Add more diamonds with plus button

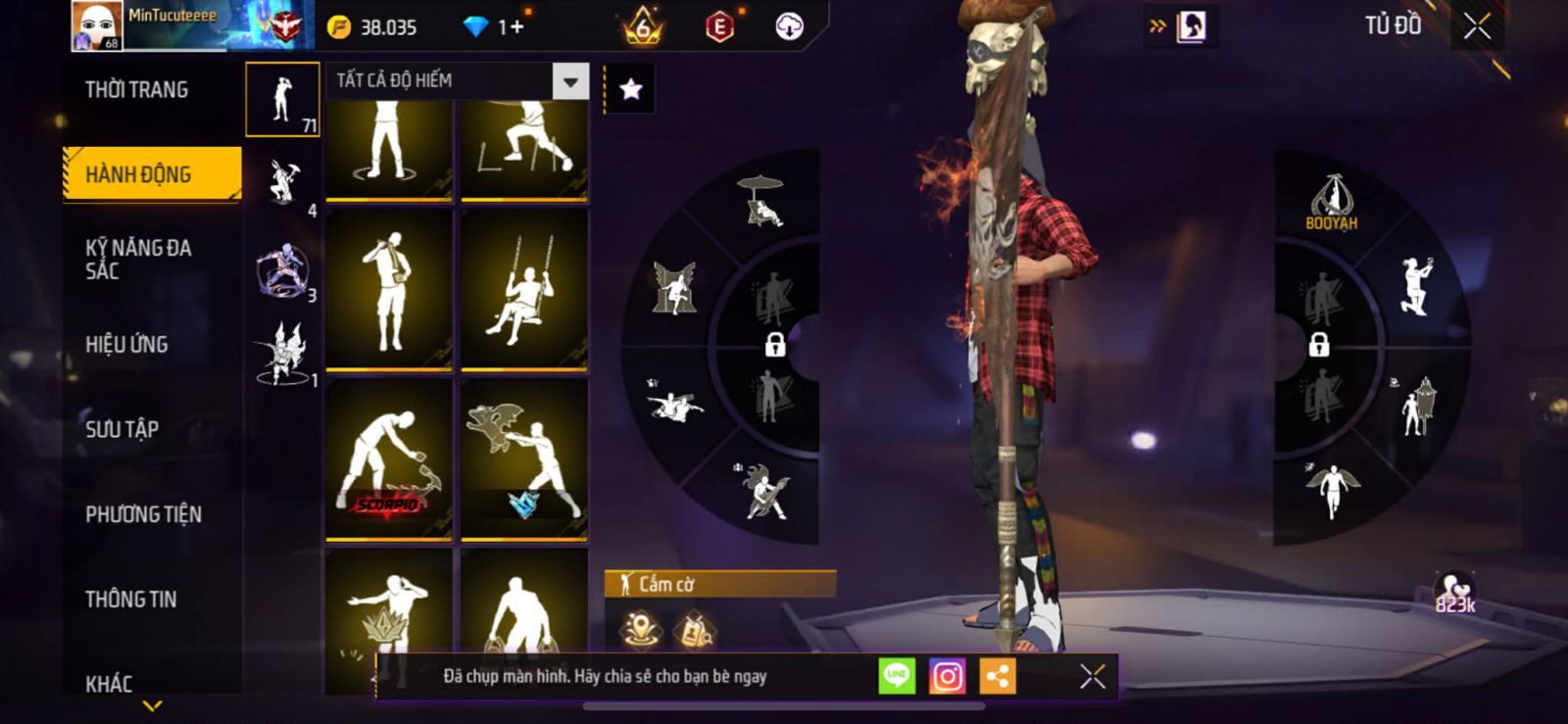(x=516, y=27)
